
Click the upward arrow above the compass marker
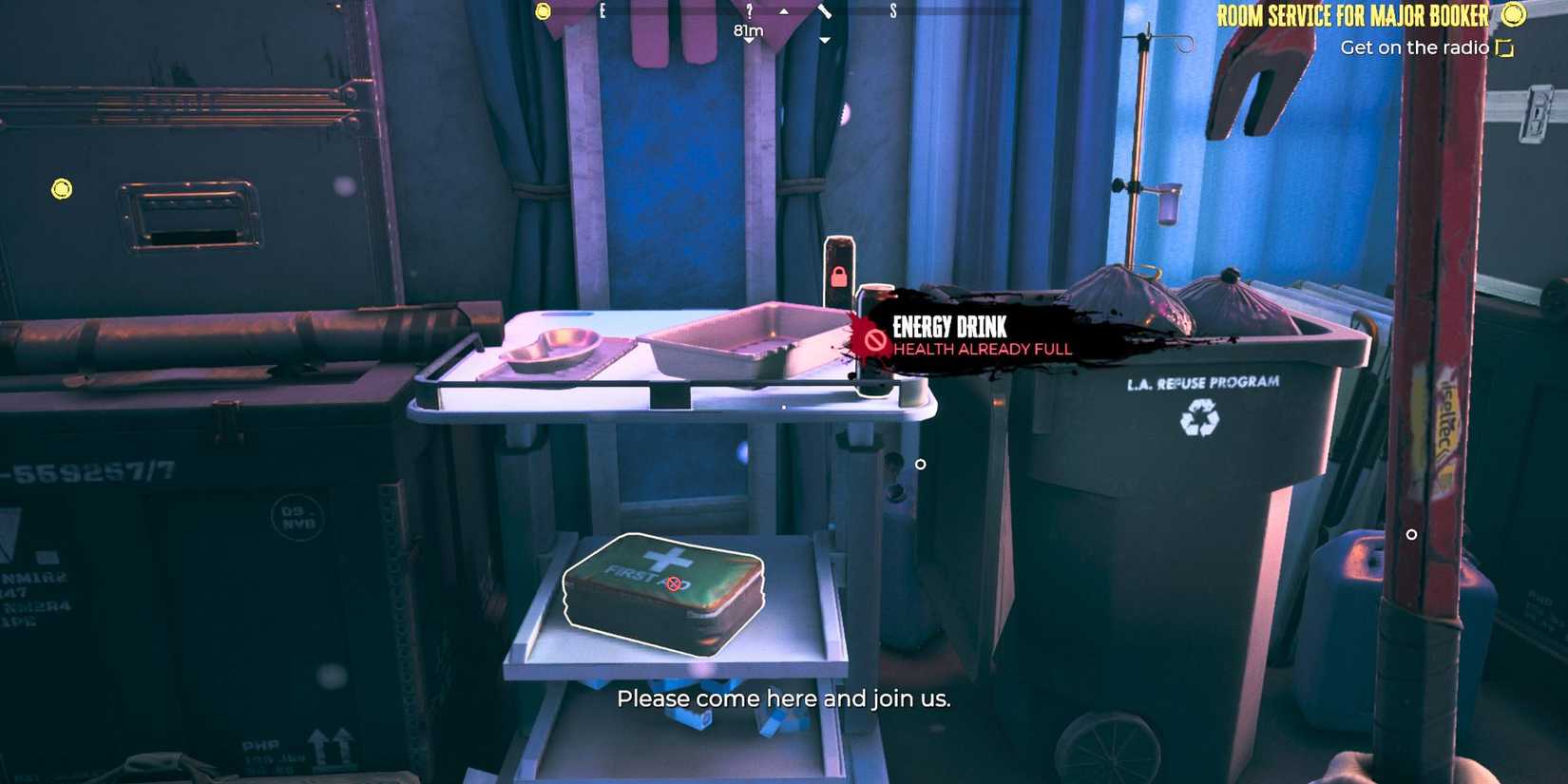coord(783,13)
